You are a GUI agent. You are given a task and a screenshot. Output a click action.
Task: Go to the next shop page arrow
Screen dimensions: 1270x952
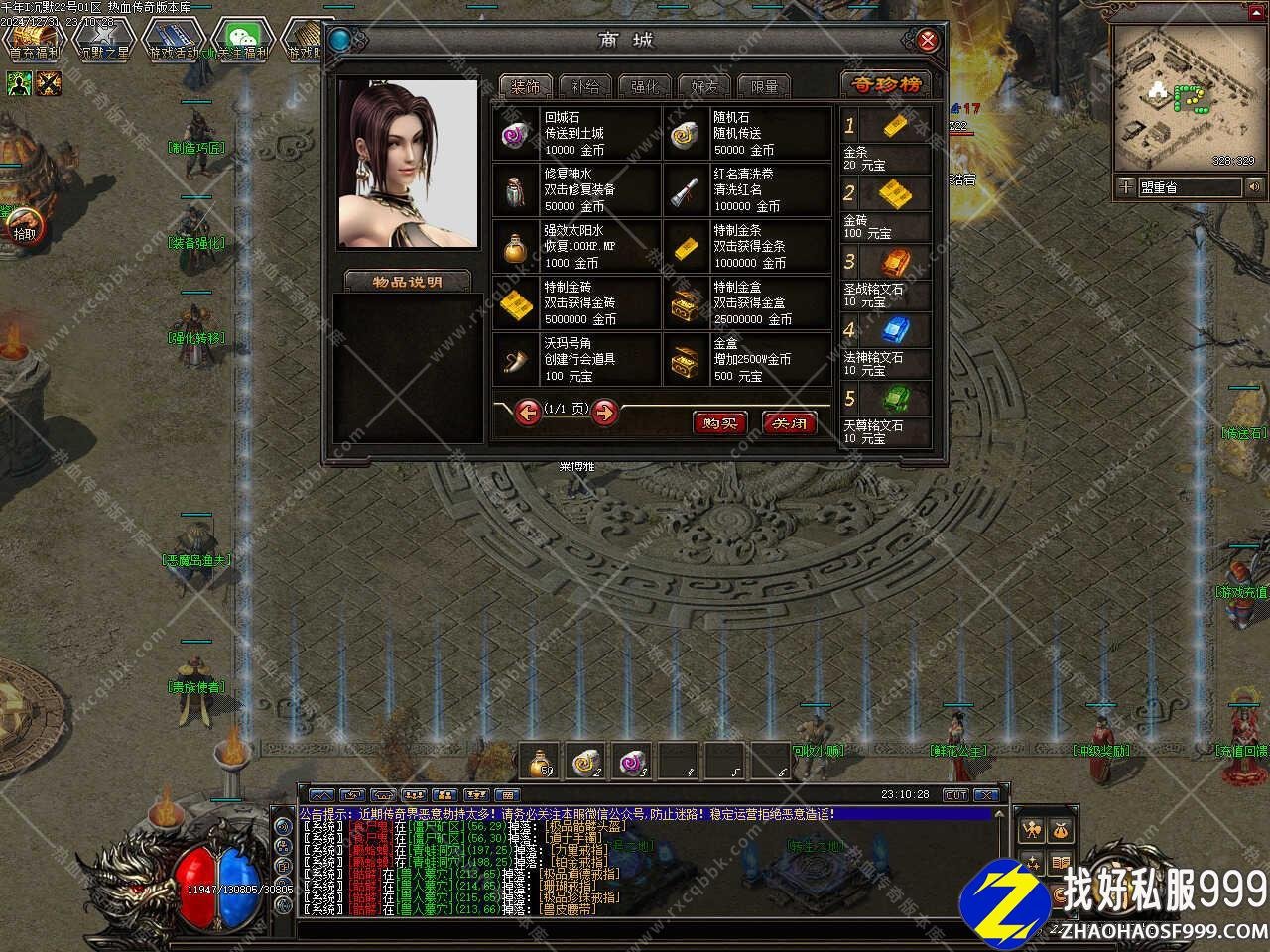tap(604, 412)
